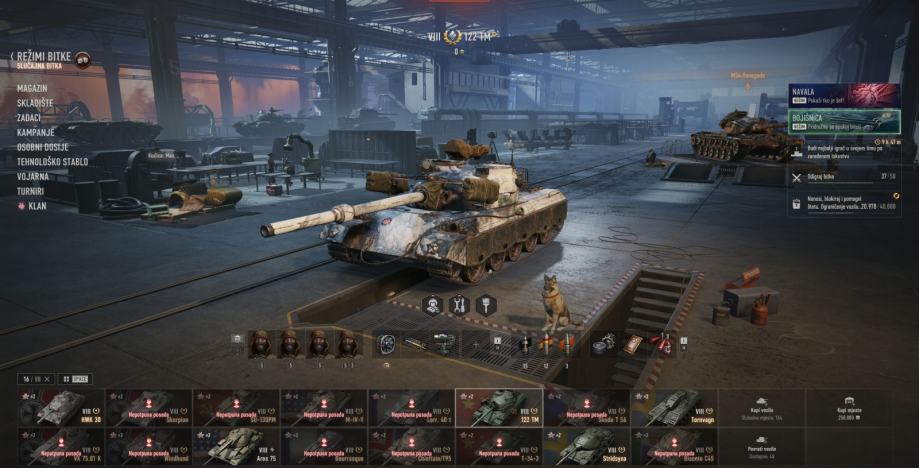Select the Bojišnica mode banner

pos(843,120)
